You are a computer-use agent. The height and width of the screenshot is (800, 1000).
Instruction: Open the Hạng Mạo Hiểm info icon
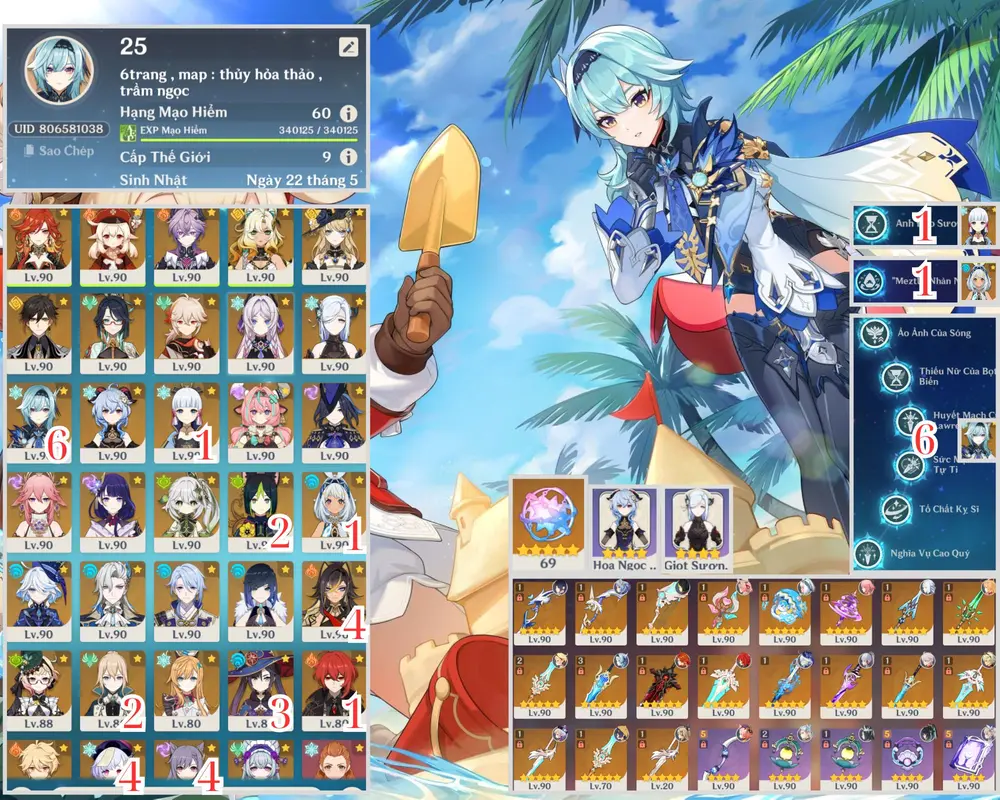click(x=348, y=113)
